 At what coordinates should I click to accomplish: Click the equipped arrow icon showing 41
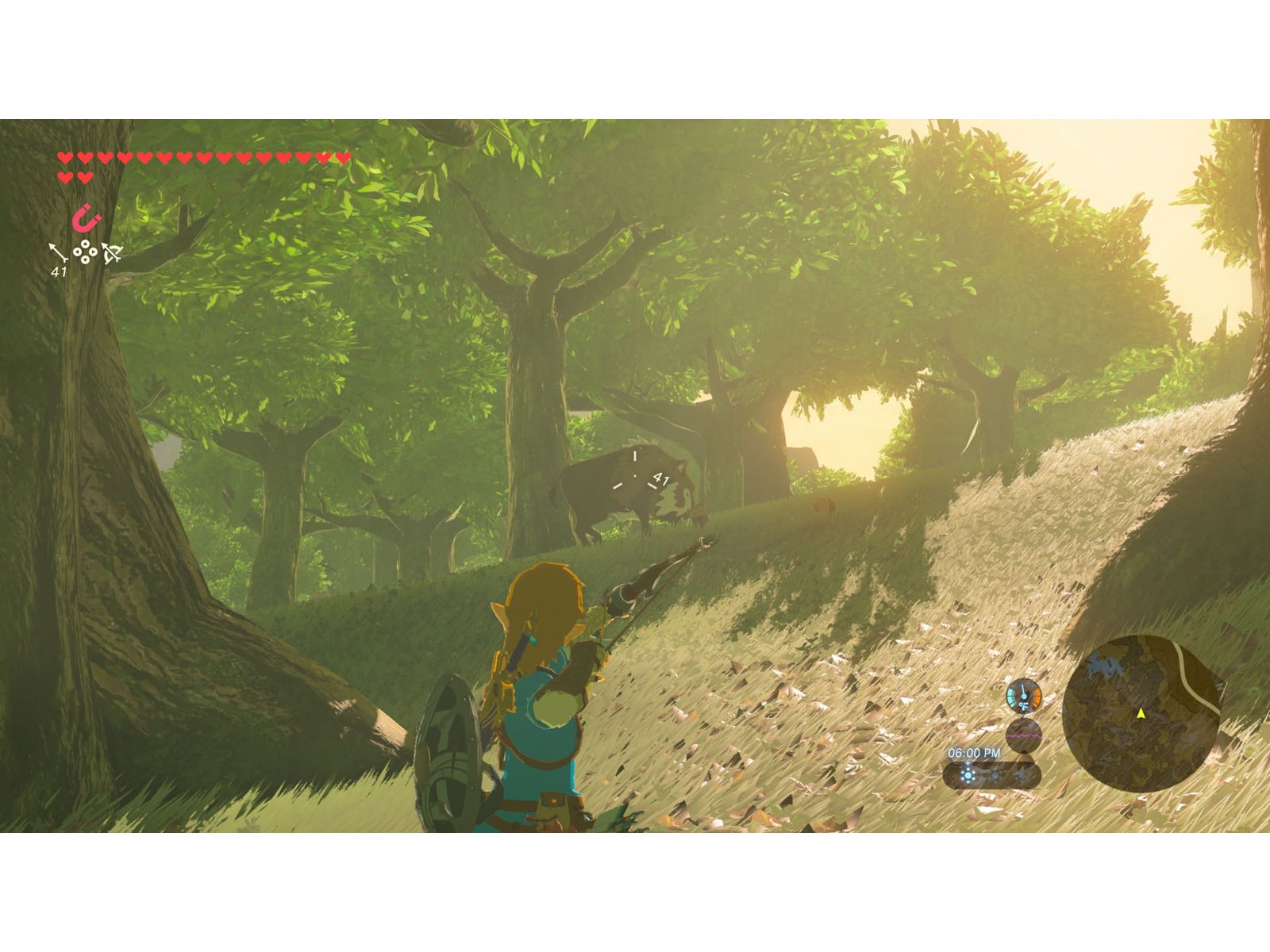[56, 253]
